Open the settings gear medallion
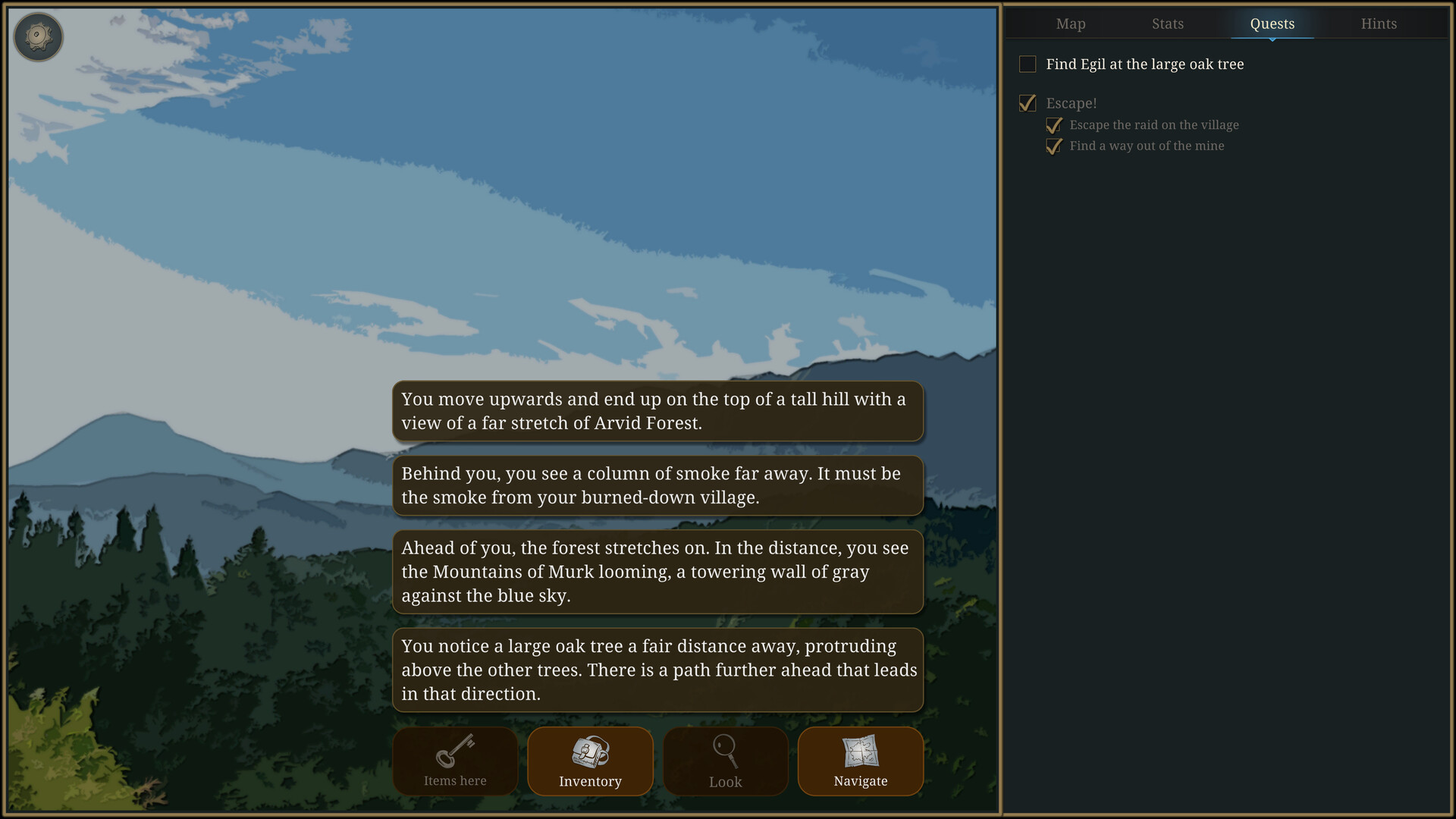 pyautogui.click(x=38, y=36)
